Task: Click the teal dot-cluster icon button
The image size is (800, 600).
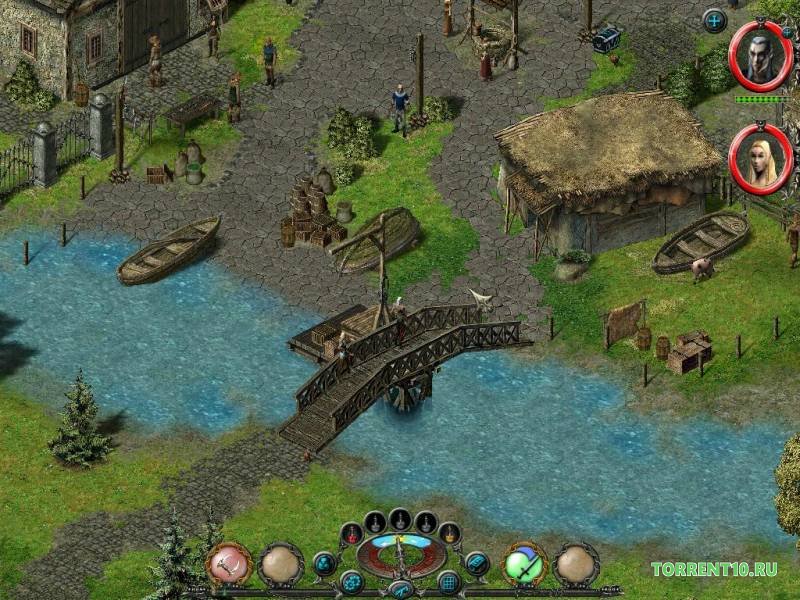Action: tap(324, 563)
